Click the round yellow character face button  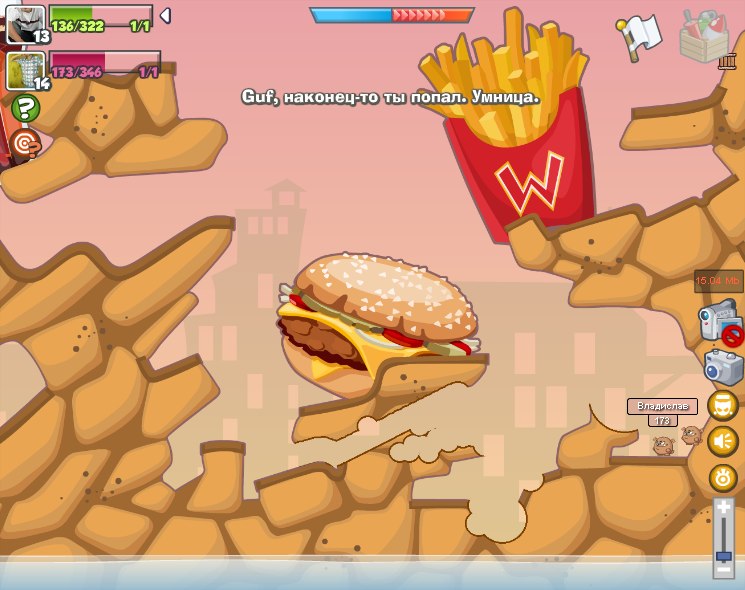(x=723, y=405)
